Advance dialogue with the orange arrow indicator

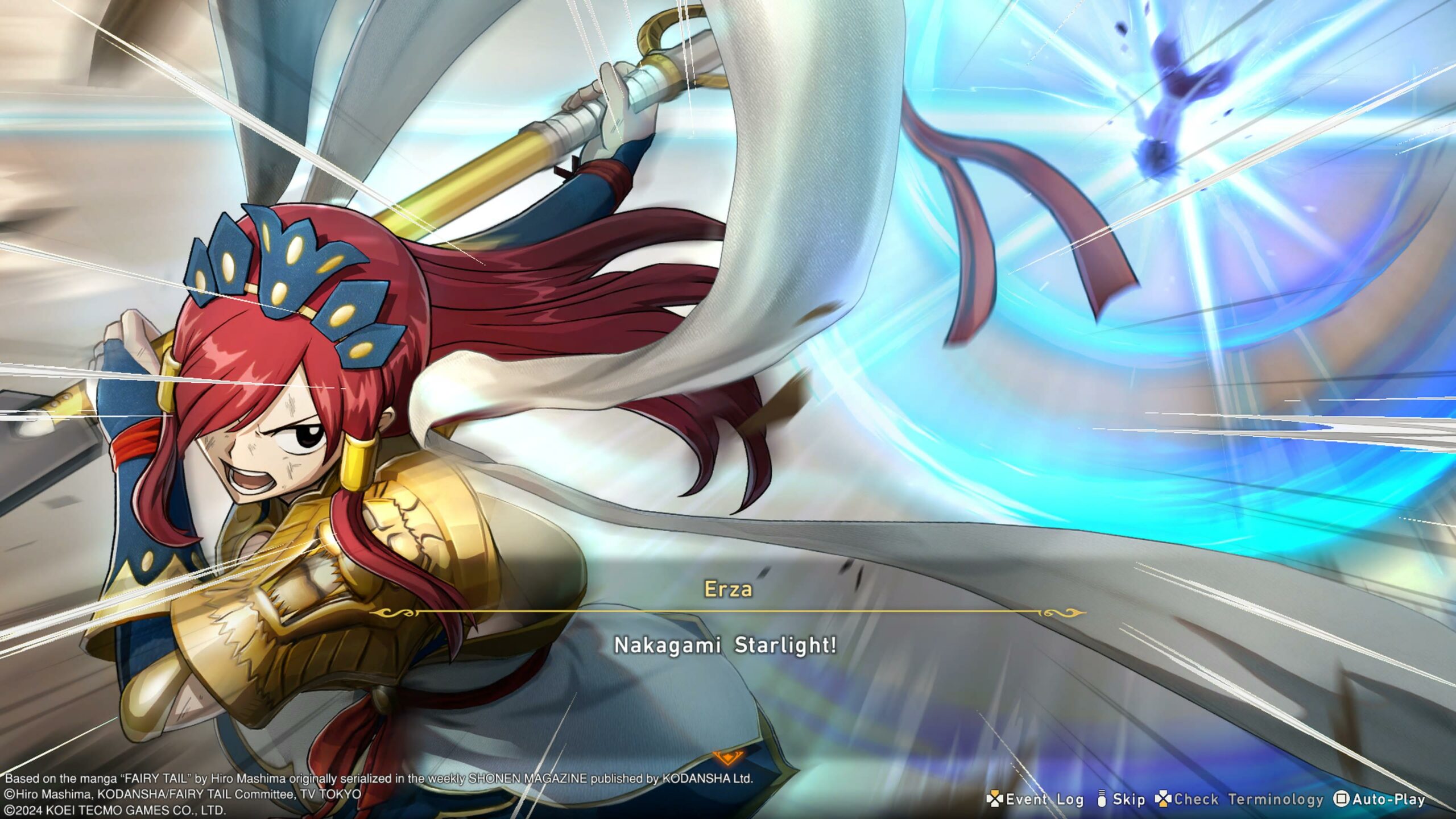727,758
